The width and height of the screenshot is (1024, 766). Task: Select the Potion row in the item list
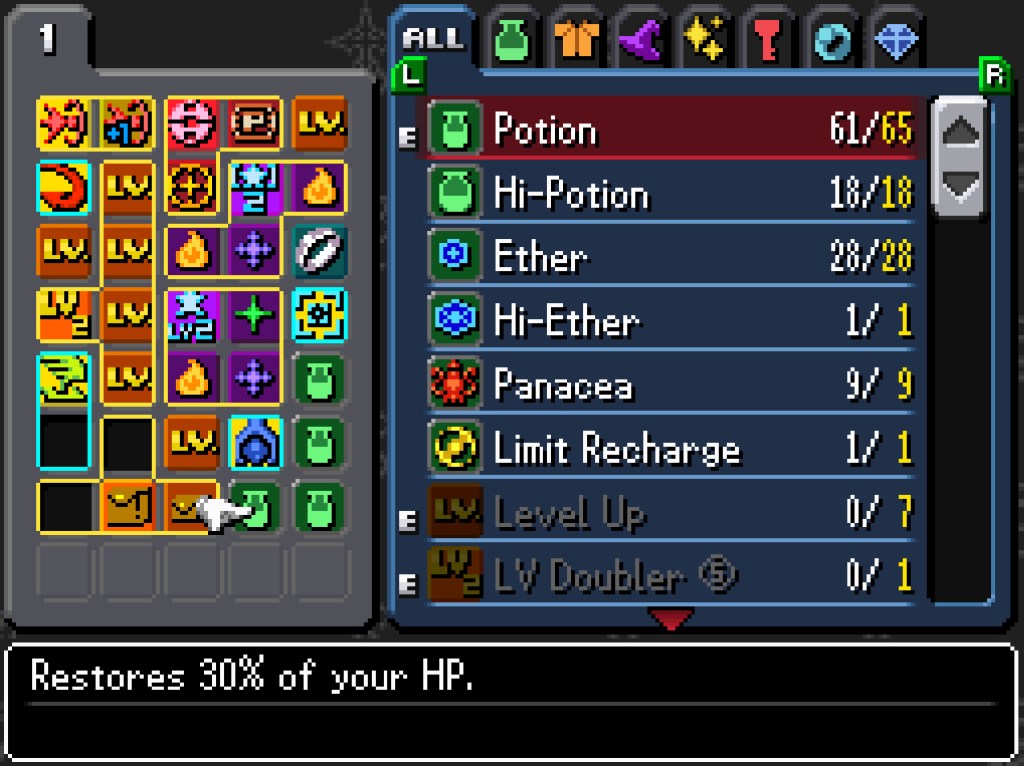[x=668, y=129]
